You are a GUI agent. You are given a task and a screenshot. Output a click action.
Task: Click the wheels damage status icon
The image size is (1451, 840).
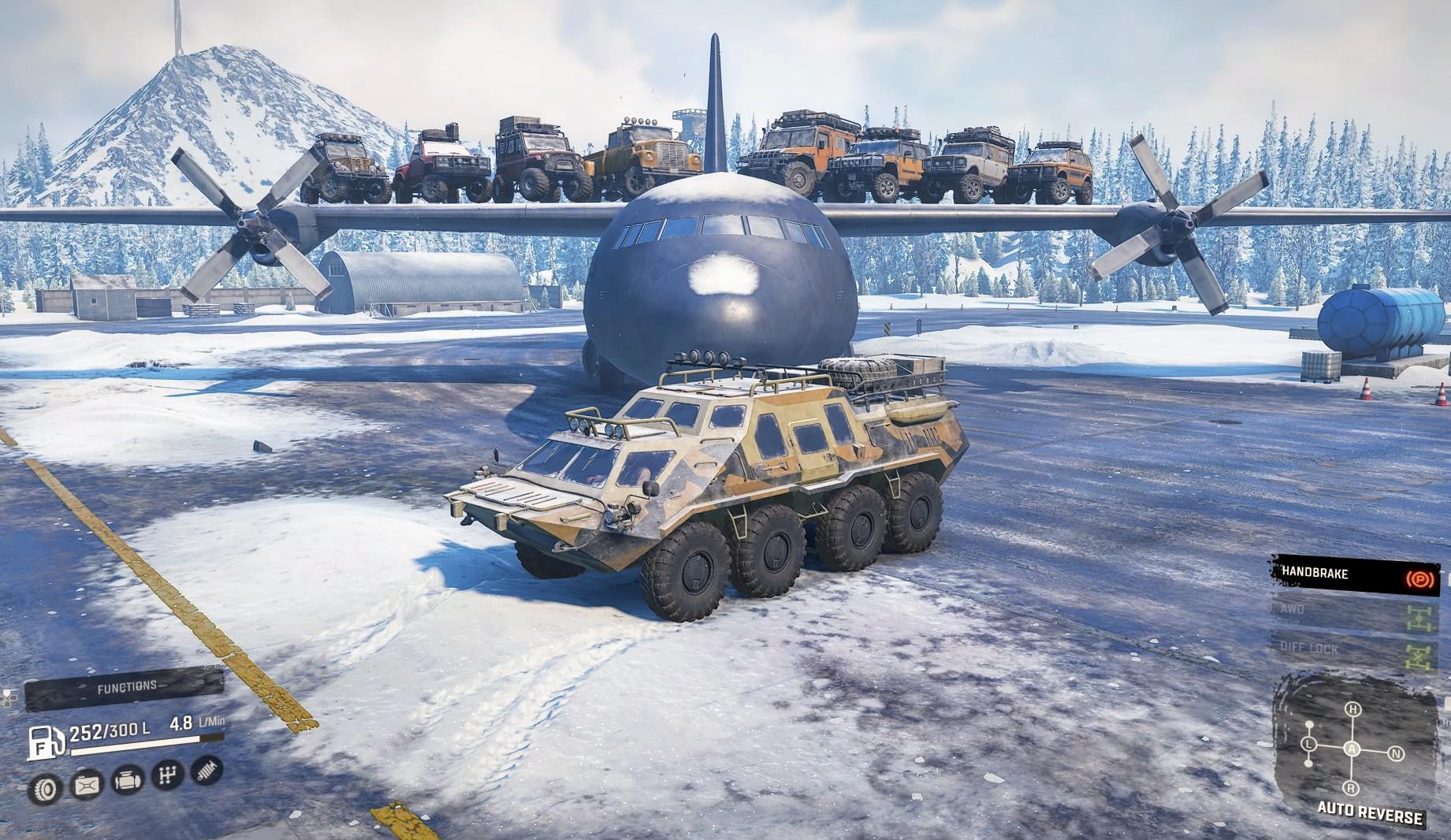[46, 787]
